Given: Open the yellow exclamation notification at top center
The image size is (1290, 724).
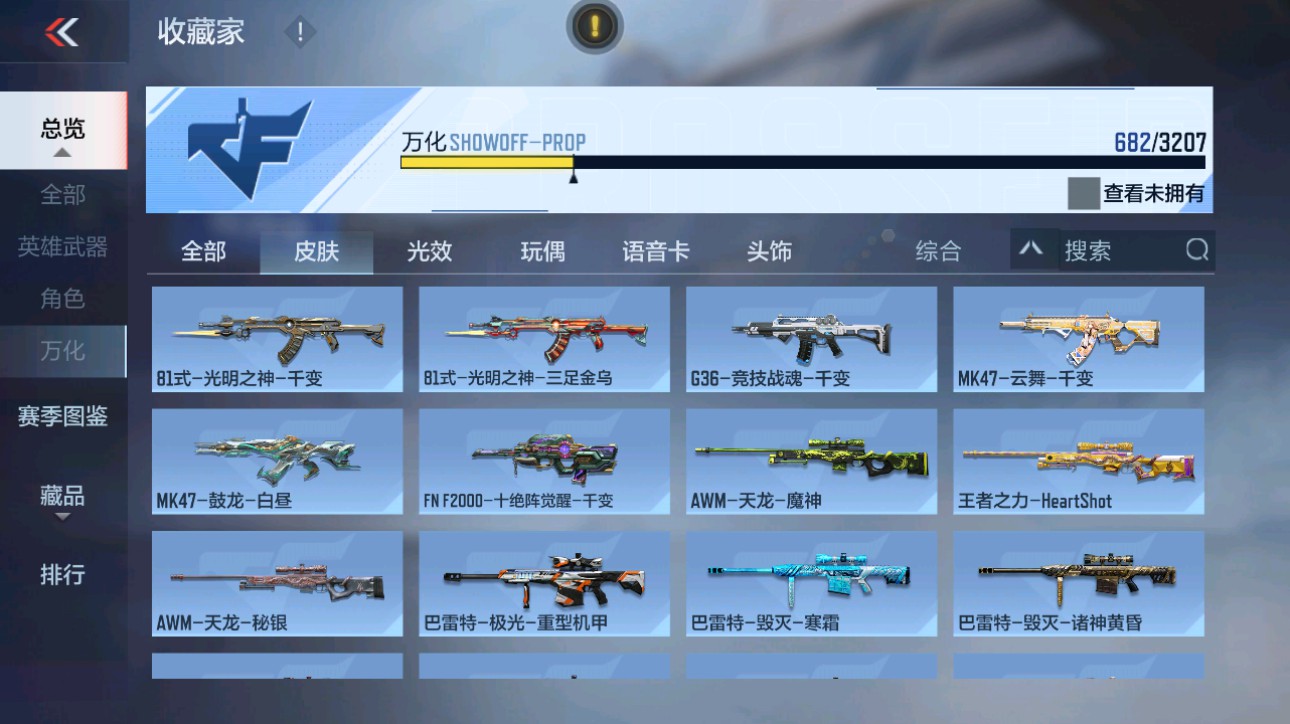Looking at the screenshot, I should coord(593,27).
